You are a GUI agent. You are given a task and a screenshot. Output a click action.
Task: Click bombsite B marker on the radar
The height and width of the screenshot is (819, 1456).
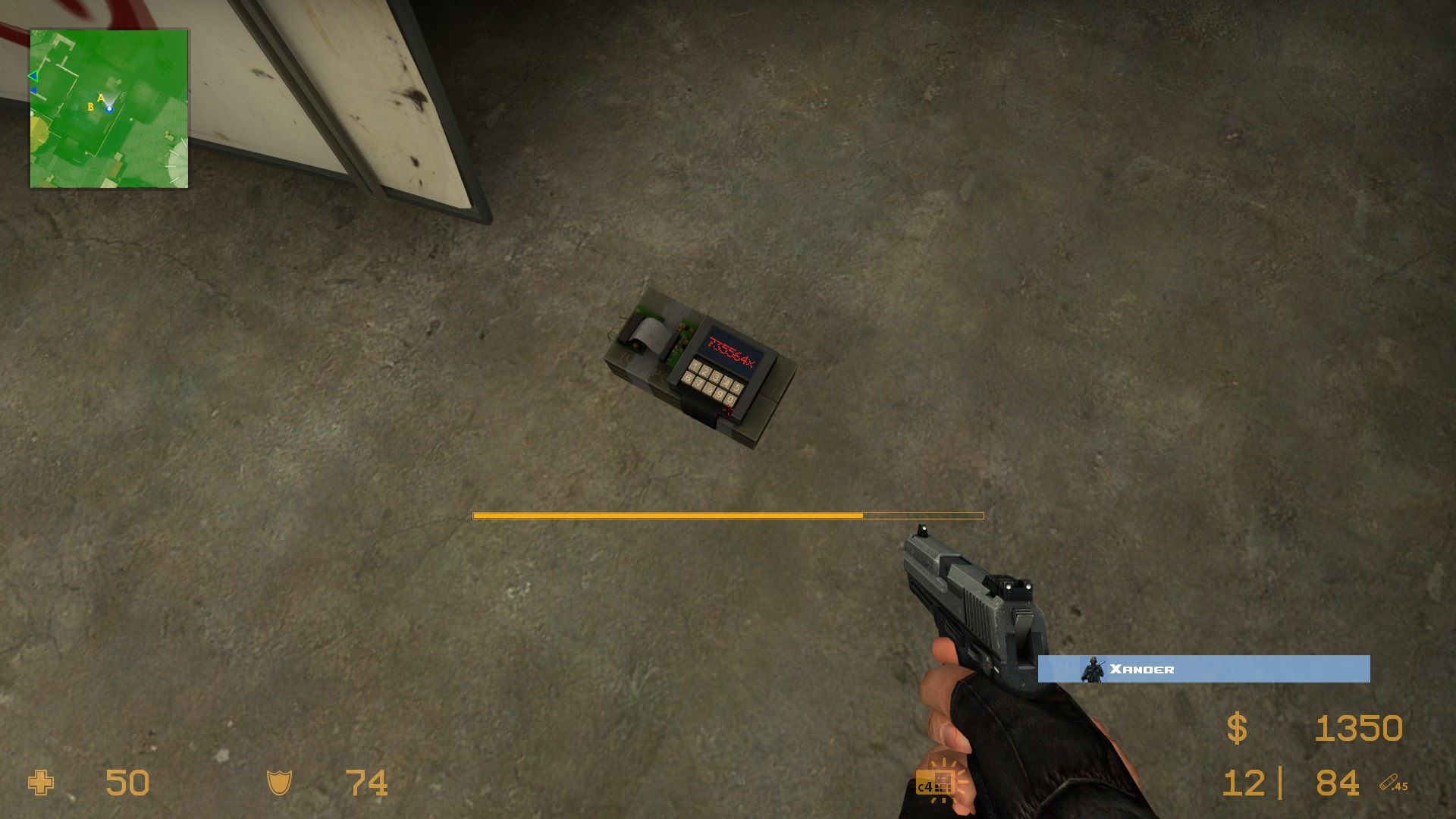89,108
